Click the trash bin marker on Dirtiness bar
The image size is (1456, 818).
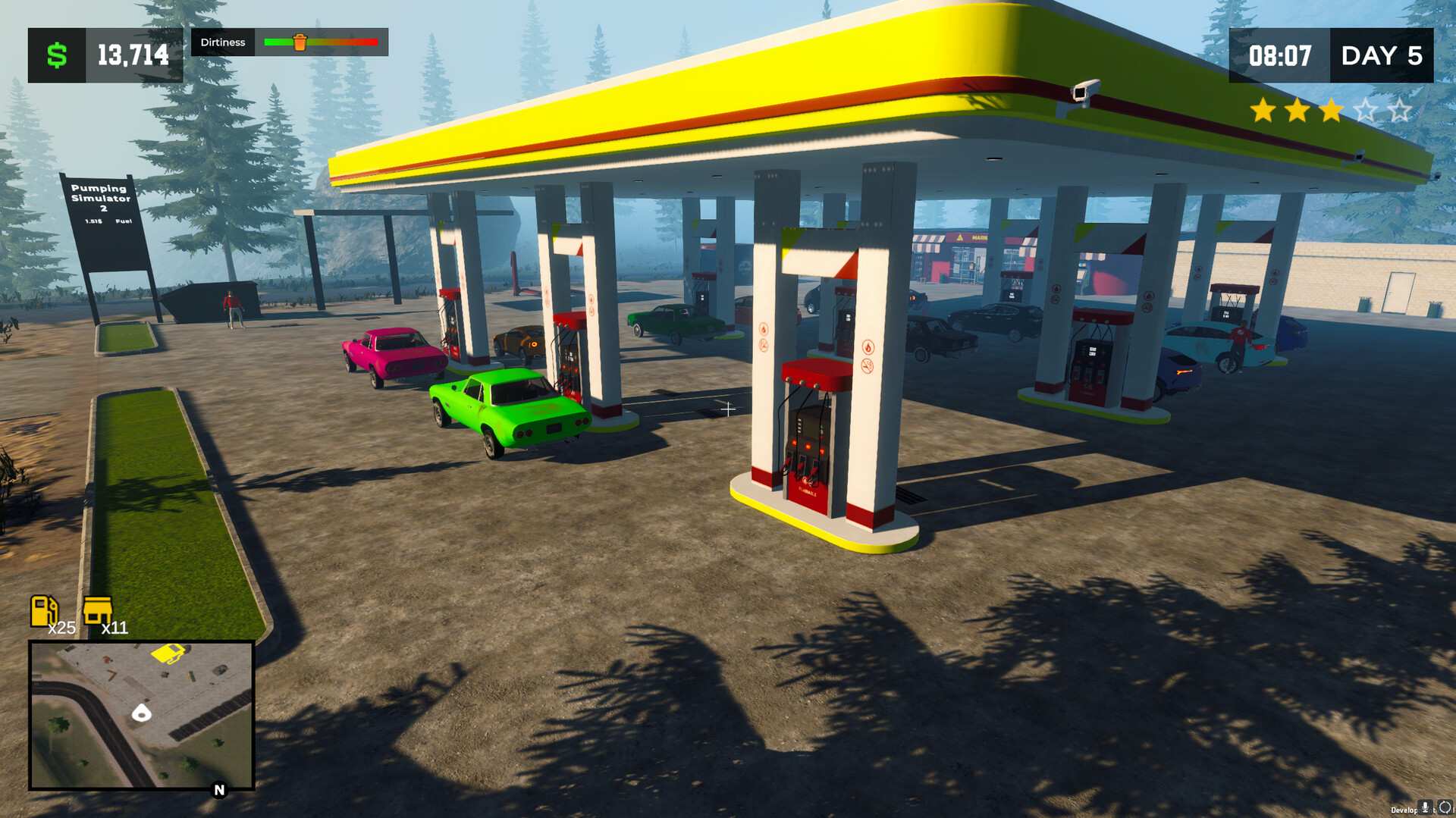tap(301, 42)
